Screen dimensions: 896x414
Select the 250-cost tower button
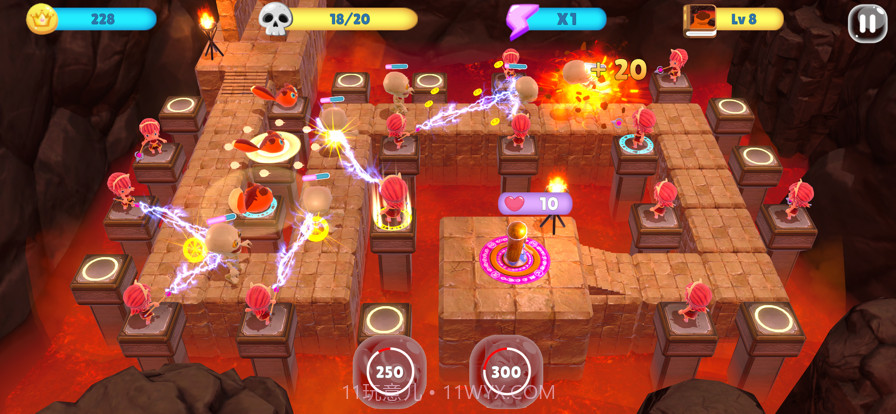click(x=389, y=370)
